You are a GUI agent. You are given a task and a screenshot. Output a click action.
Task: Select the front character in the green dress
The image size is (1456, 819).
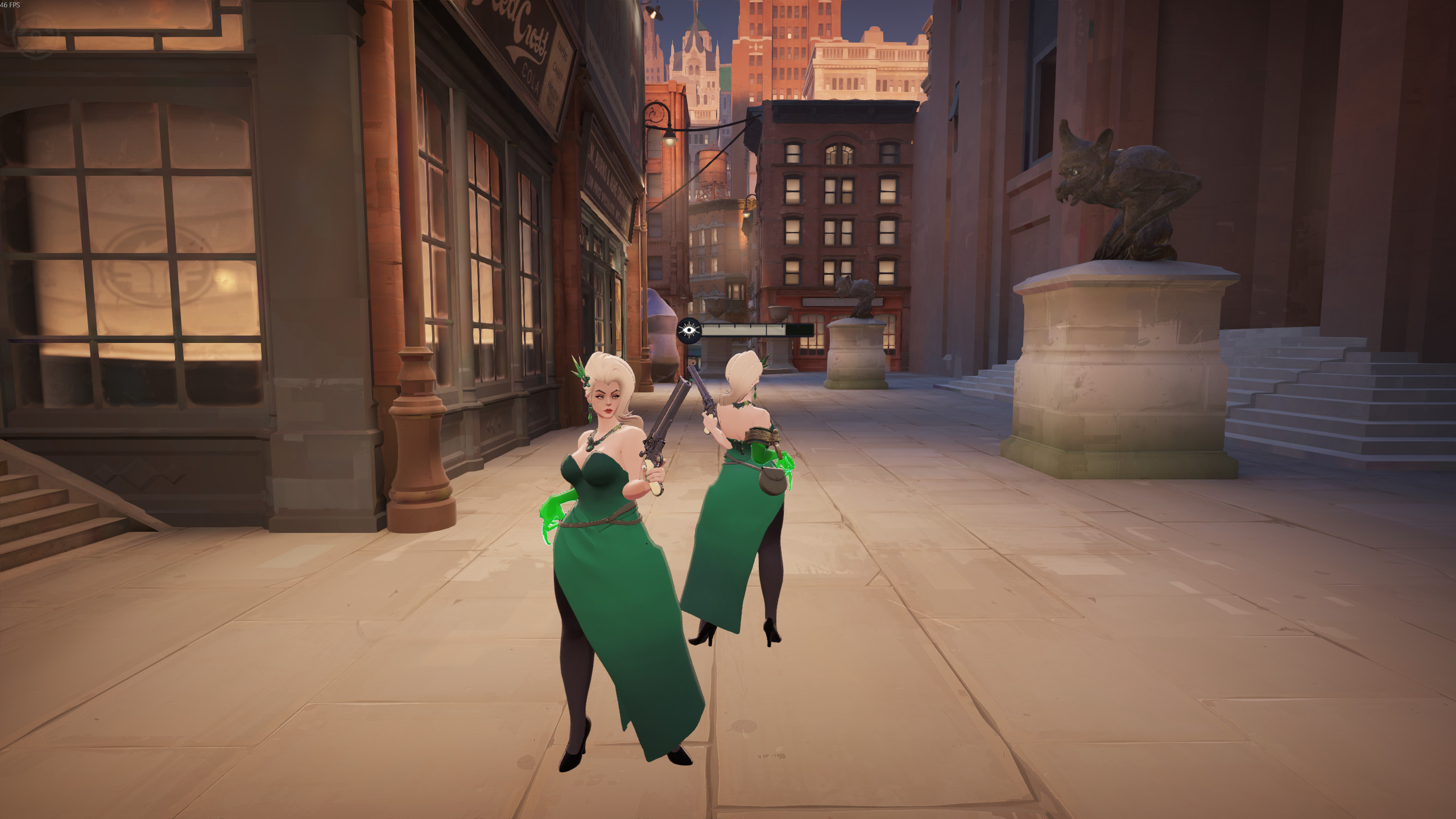tap(609, 540)
